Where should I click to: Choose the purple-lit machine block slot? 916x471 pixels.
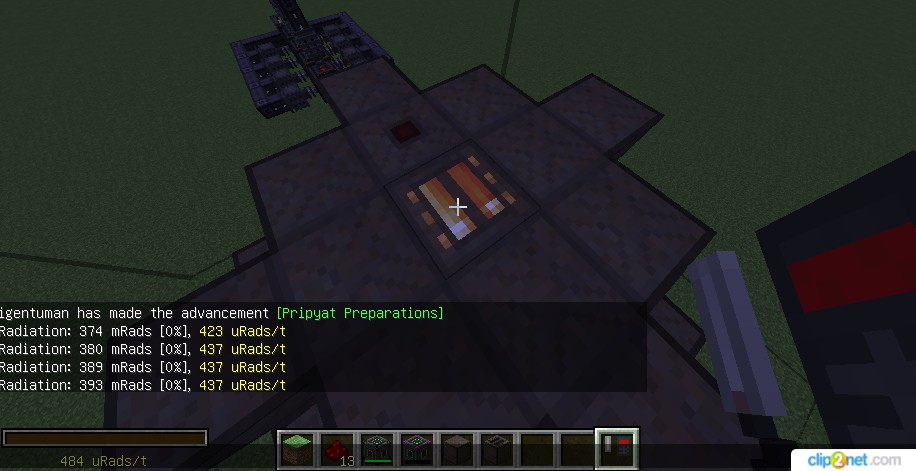click(415, 449)
